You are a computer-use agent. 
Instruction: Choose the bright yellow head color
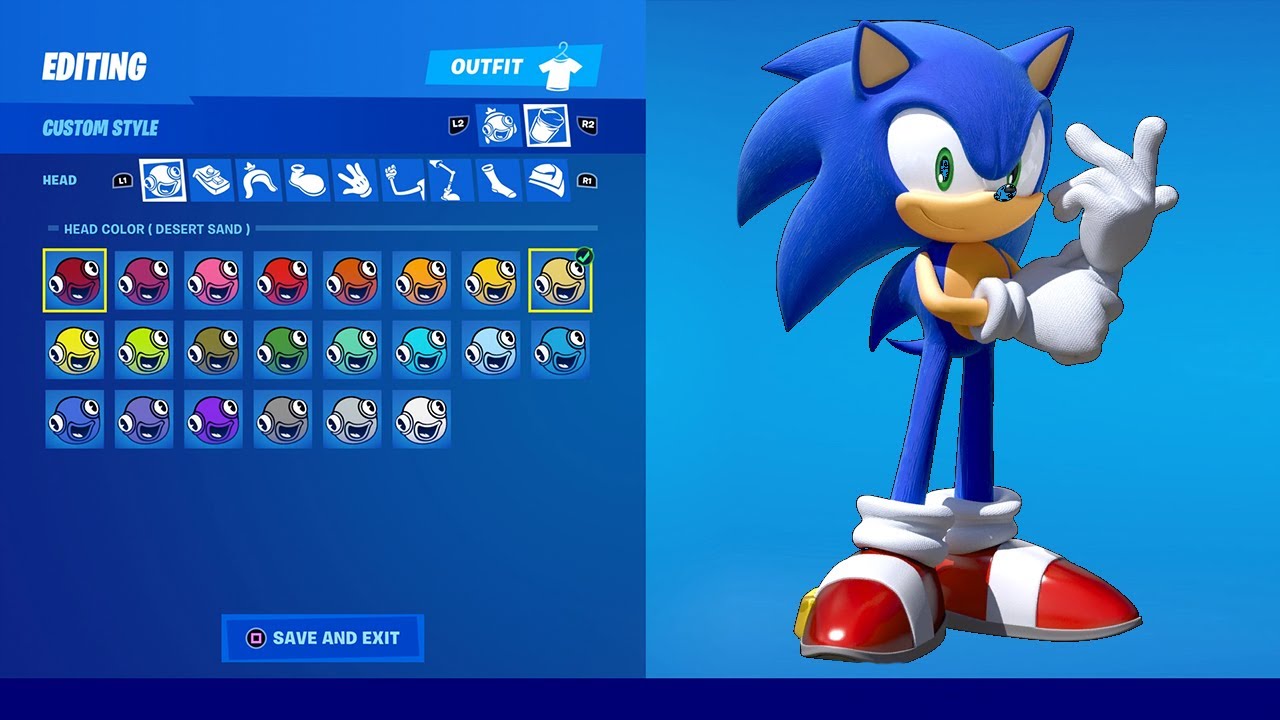pos(75,349)
